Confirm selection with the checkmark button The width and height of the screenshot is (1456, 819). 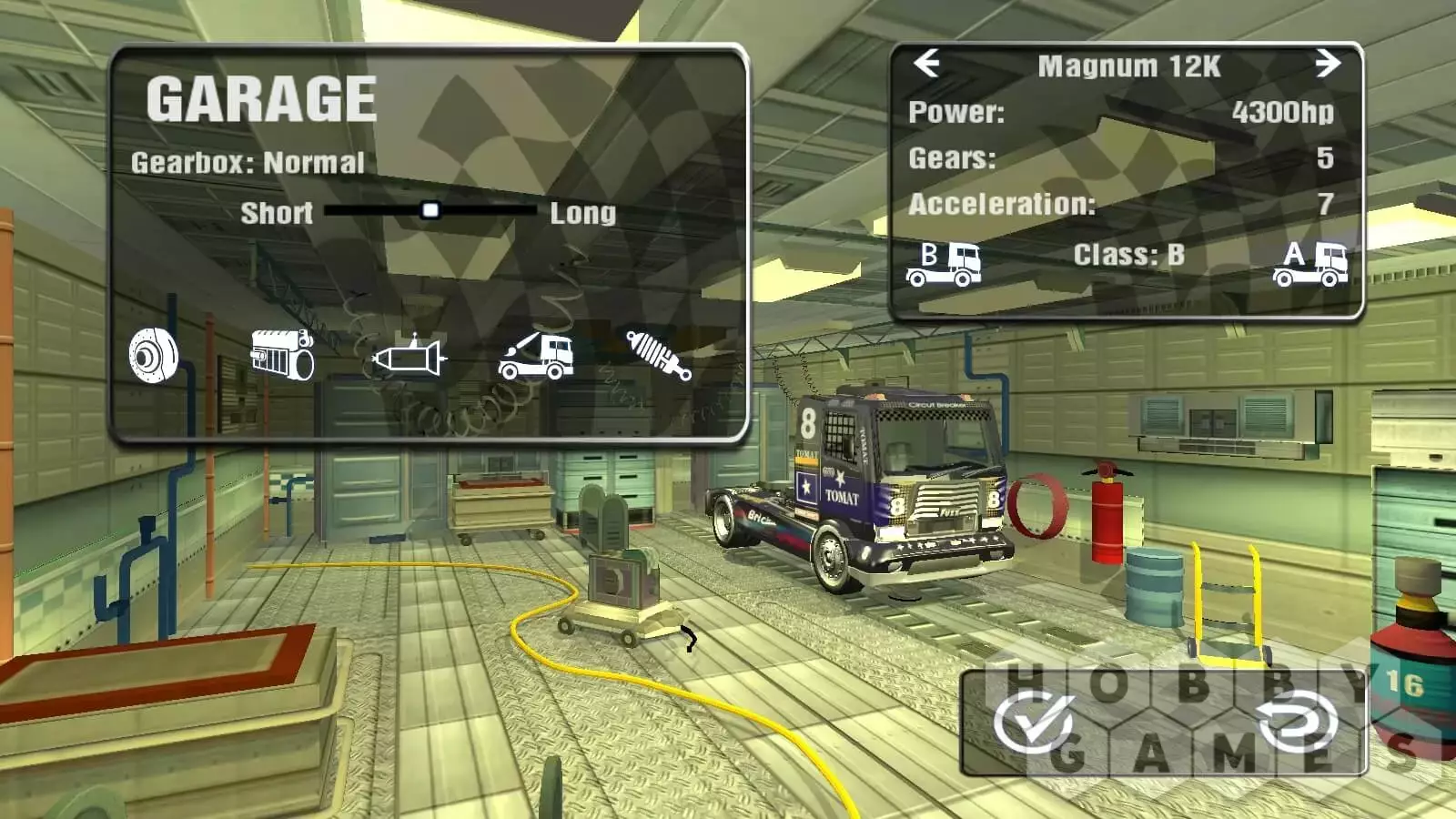(1034, 723)
